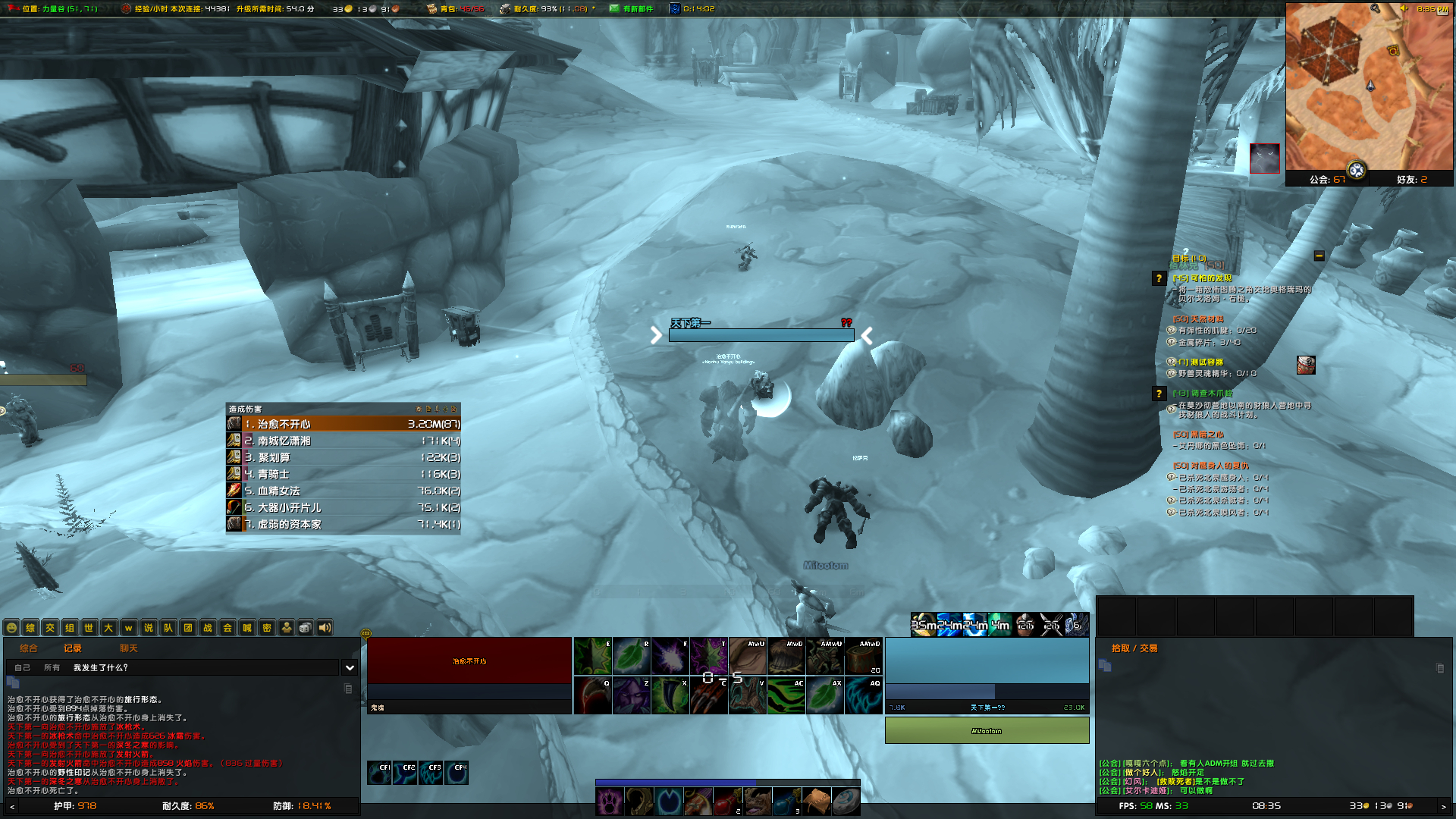This screenshot has width=1456, height=819.
Task: Expand the chat filter dropdown chevron
Action: coord(350,667)
